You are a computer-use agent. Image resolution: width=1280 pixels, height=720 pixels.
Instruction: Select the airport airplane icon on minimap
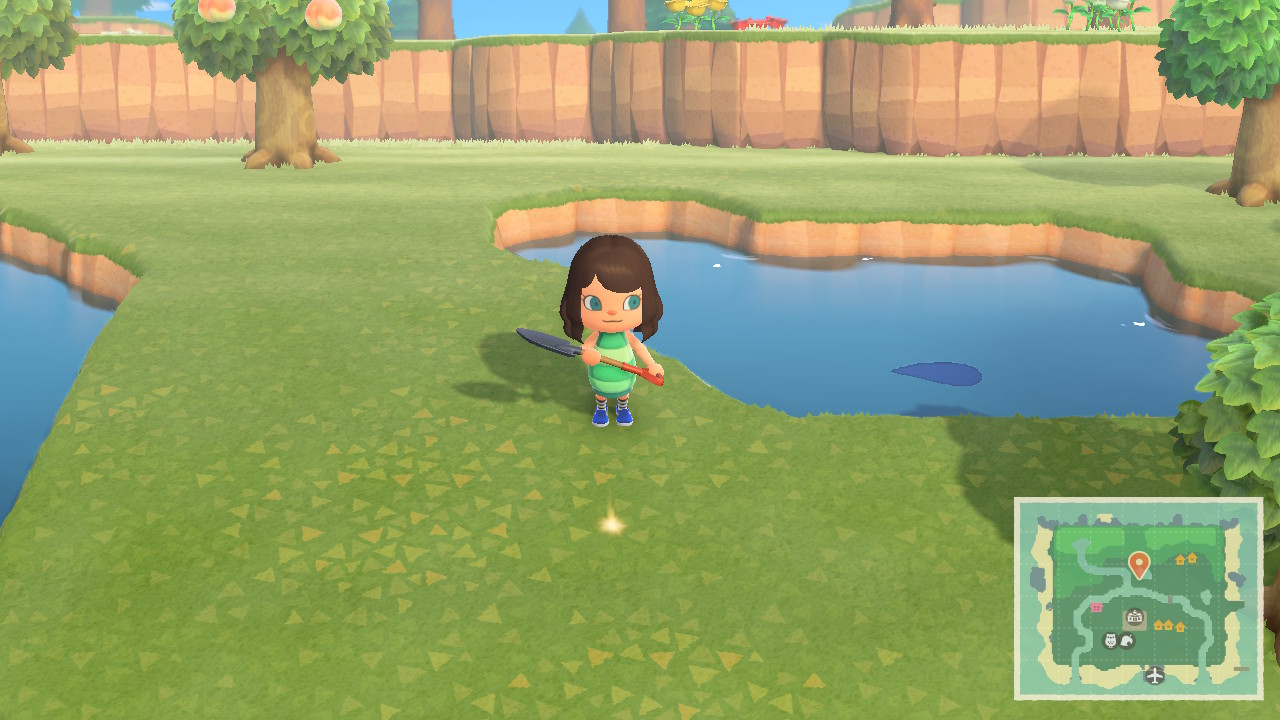pyautogui.click(x=1155, y=676)
